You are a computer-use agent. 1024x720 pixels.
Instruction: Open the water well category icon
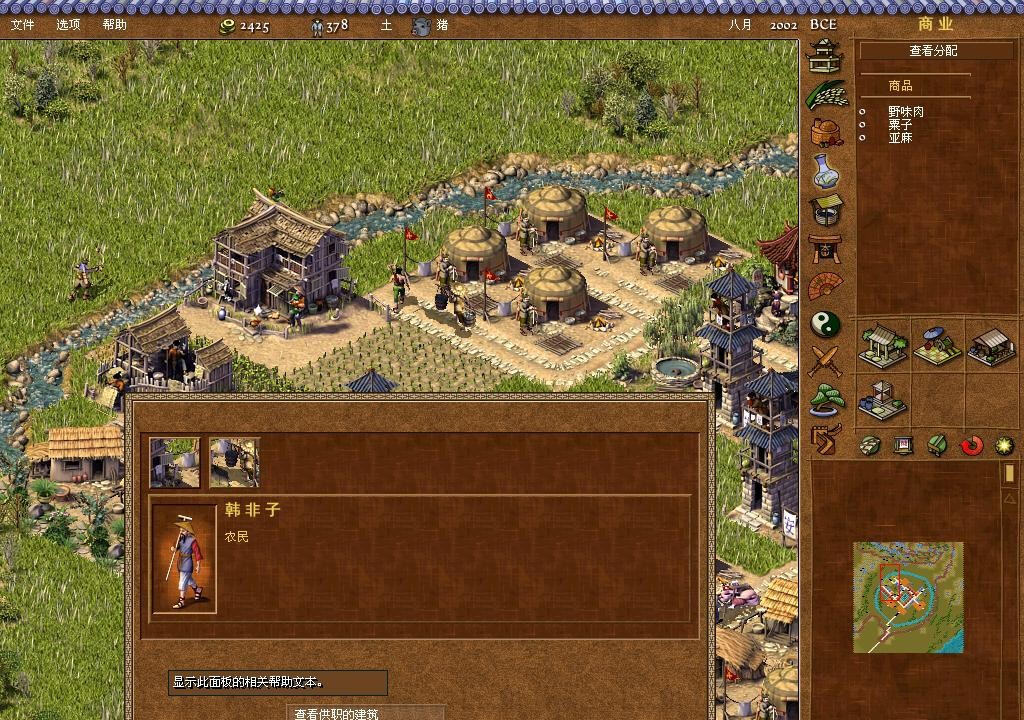click(x=826, y=210)
